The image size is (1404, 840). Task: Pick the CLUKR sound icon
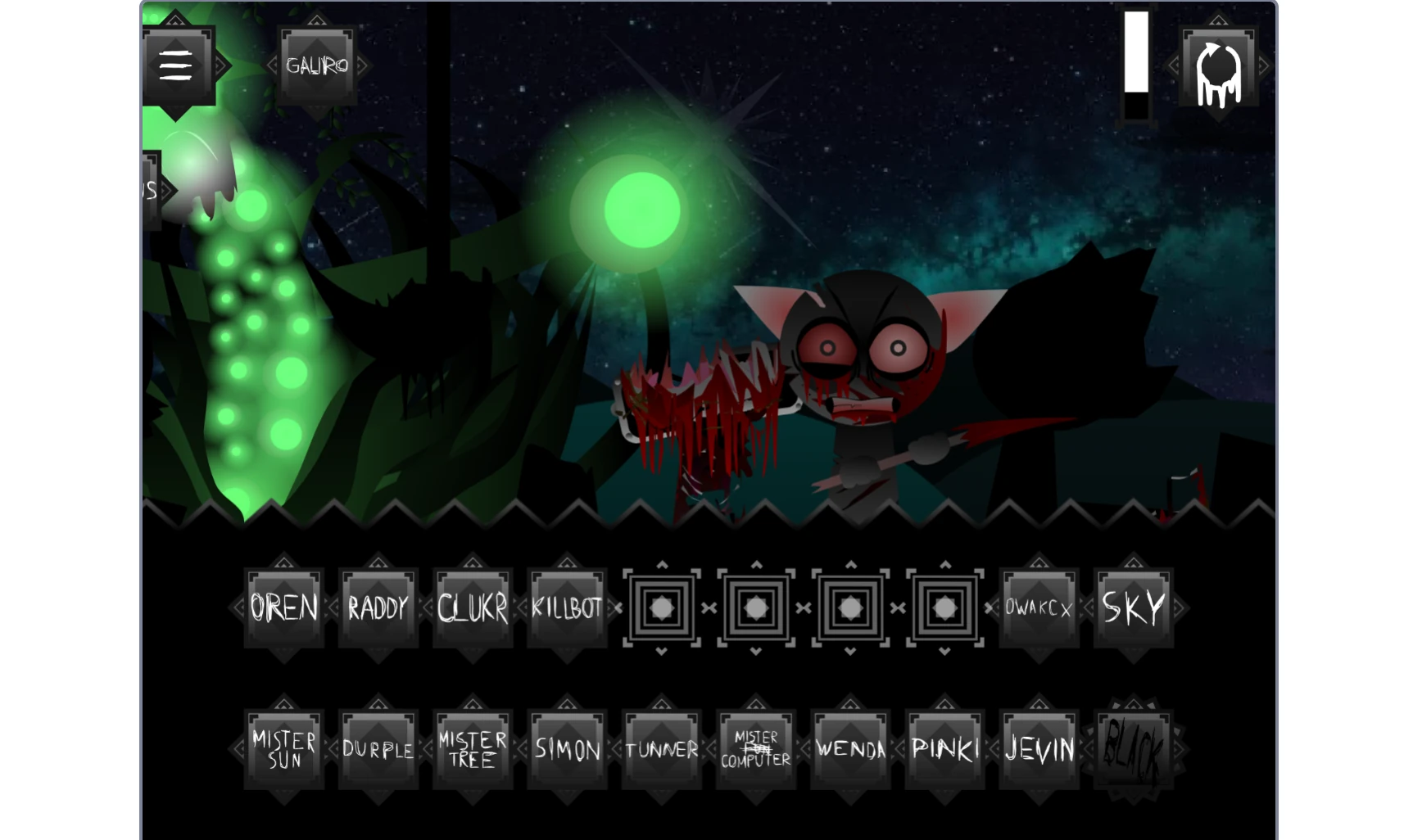coord(473,607)
